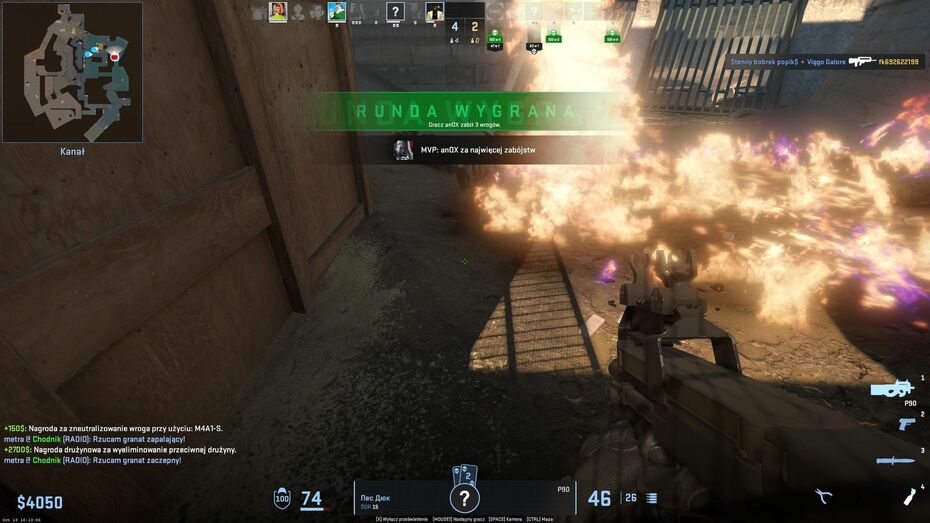Click the spectated player's question mark portrait
Screen dimensions: 930x523
(x=462, y=497)
